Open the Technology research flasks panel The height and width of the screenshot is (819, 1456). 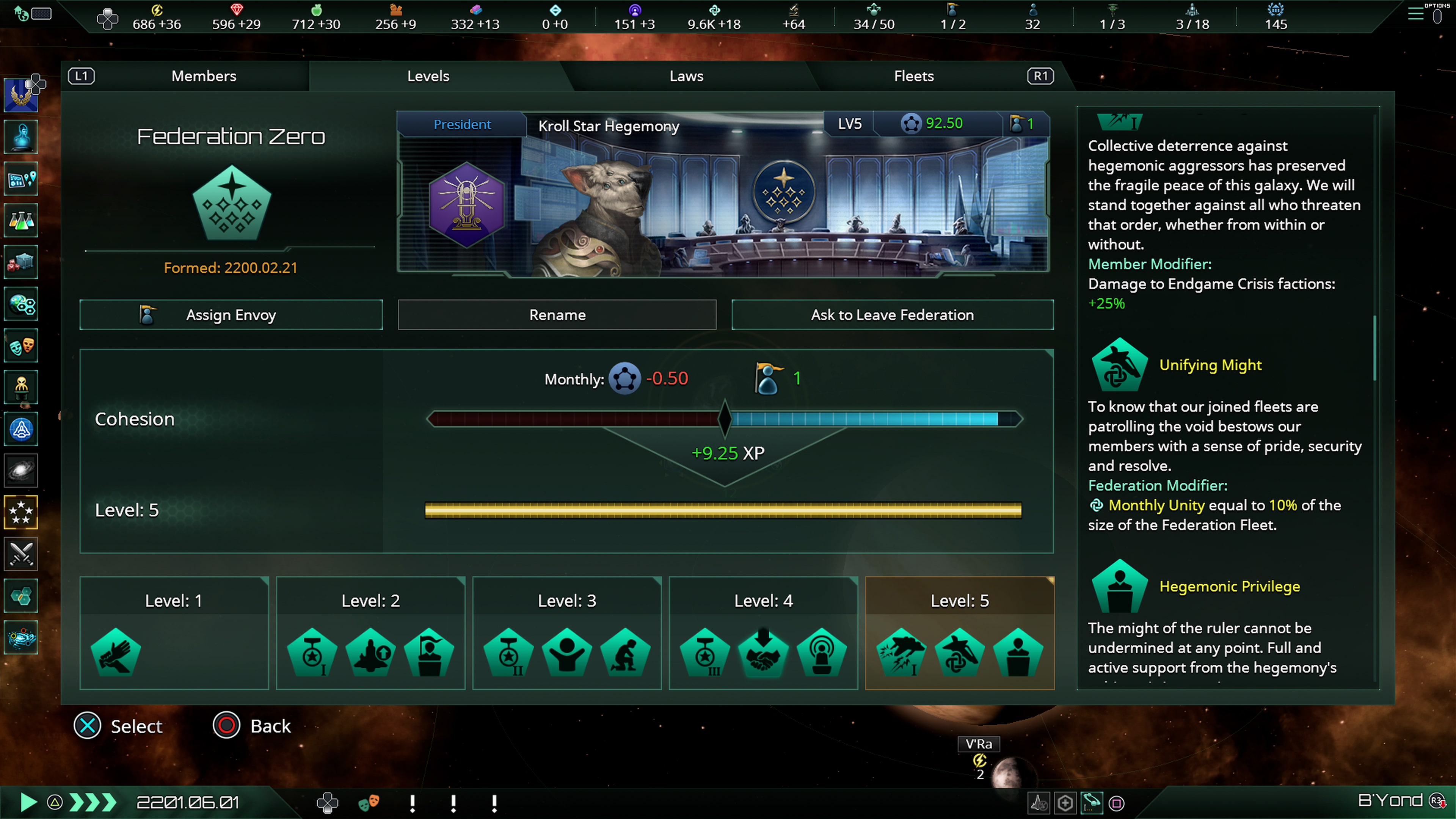coord(21,220)
